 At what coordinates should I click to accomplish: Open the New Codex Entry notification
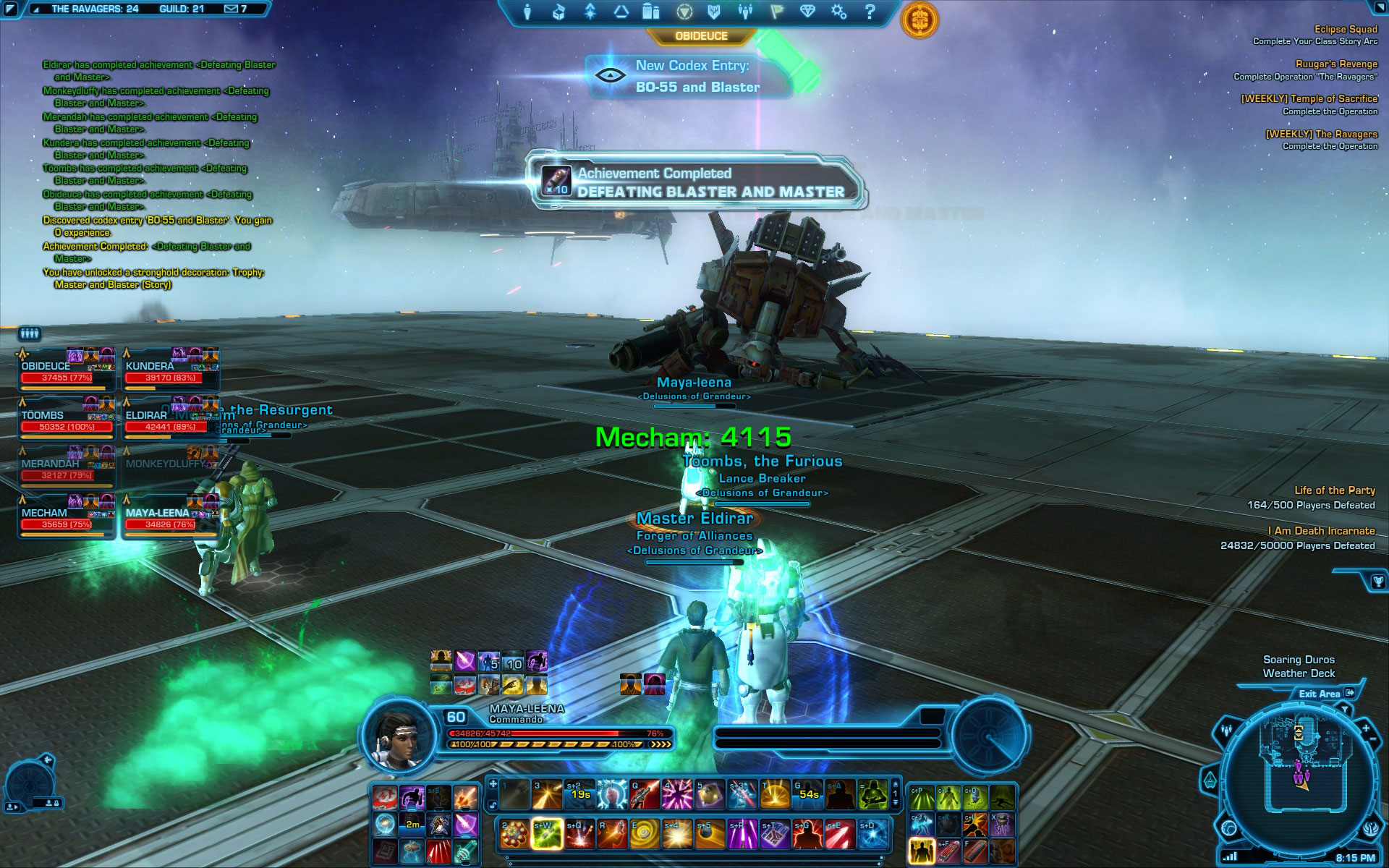click(691, 77)
